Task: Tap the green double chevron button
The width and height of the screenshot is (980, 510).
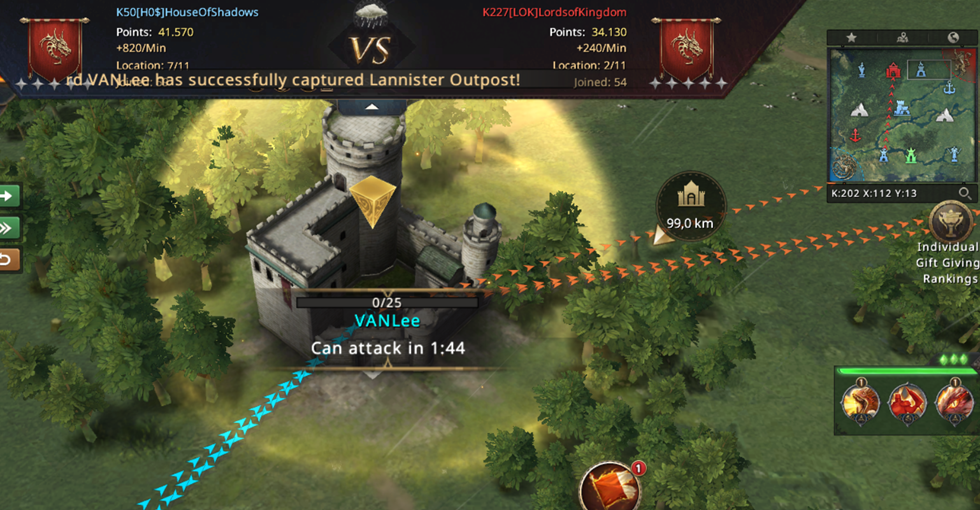Action: [x=8, y=228]
